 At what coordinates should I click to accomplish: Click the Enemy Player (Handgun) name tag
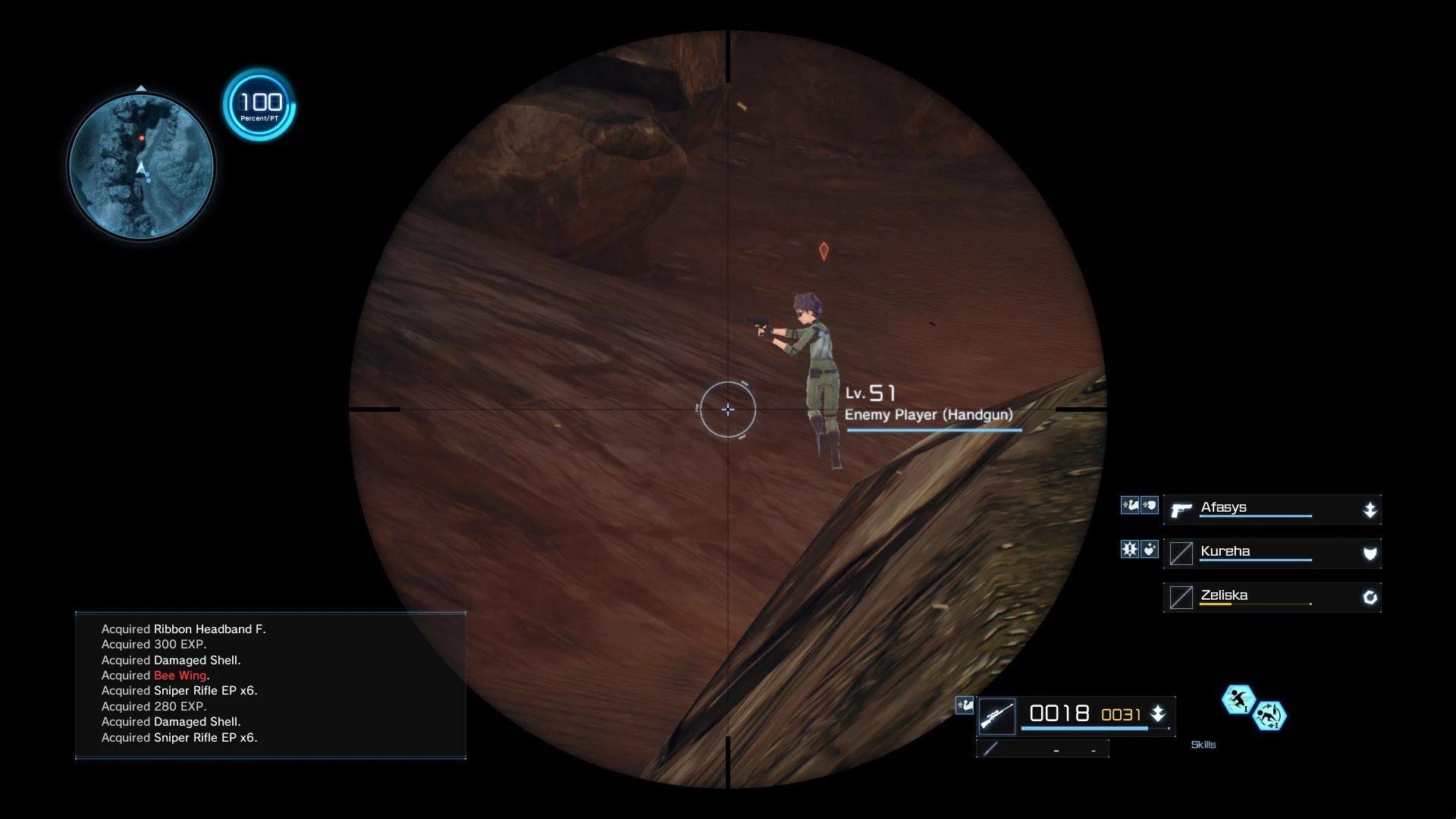tap(930, 415)
